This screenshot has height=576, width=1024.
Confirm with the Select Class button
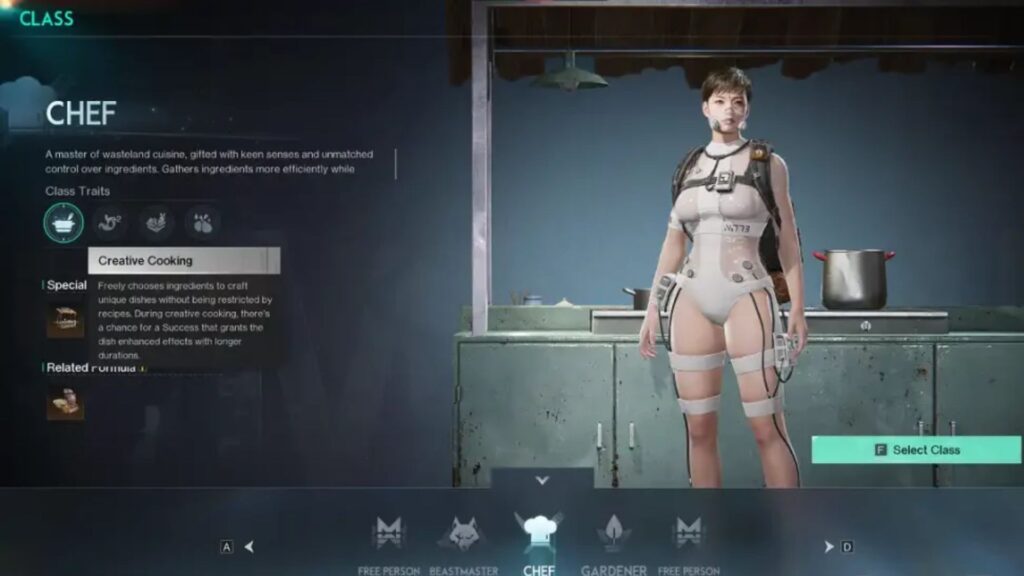tap(916, 450)
